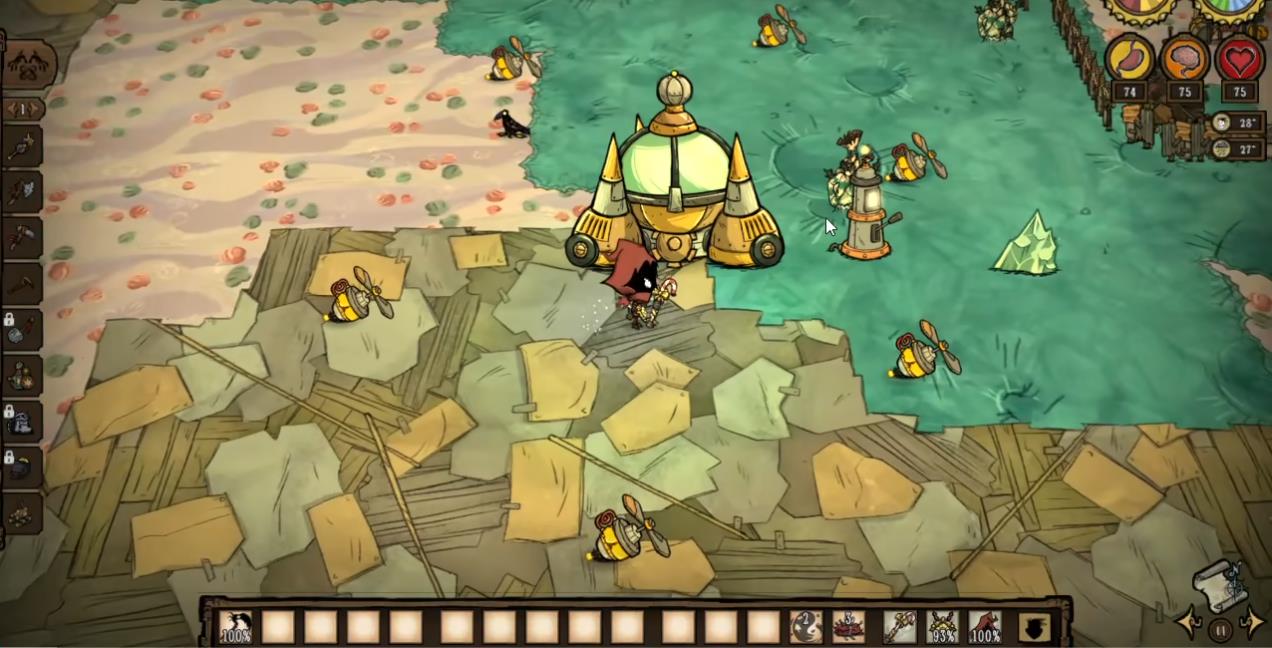Open the map scroll icon

[x=1222, y=585]
